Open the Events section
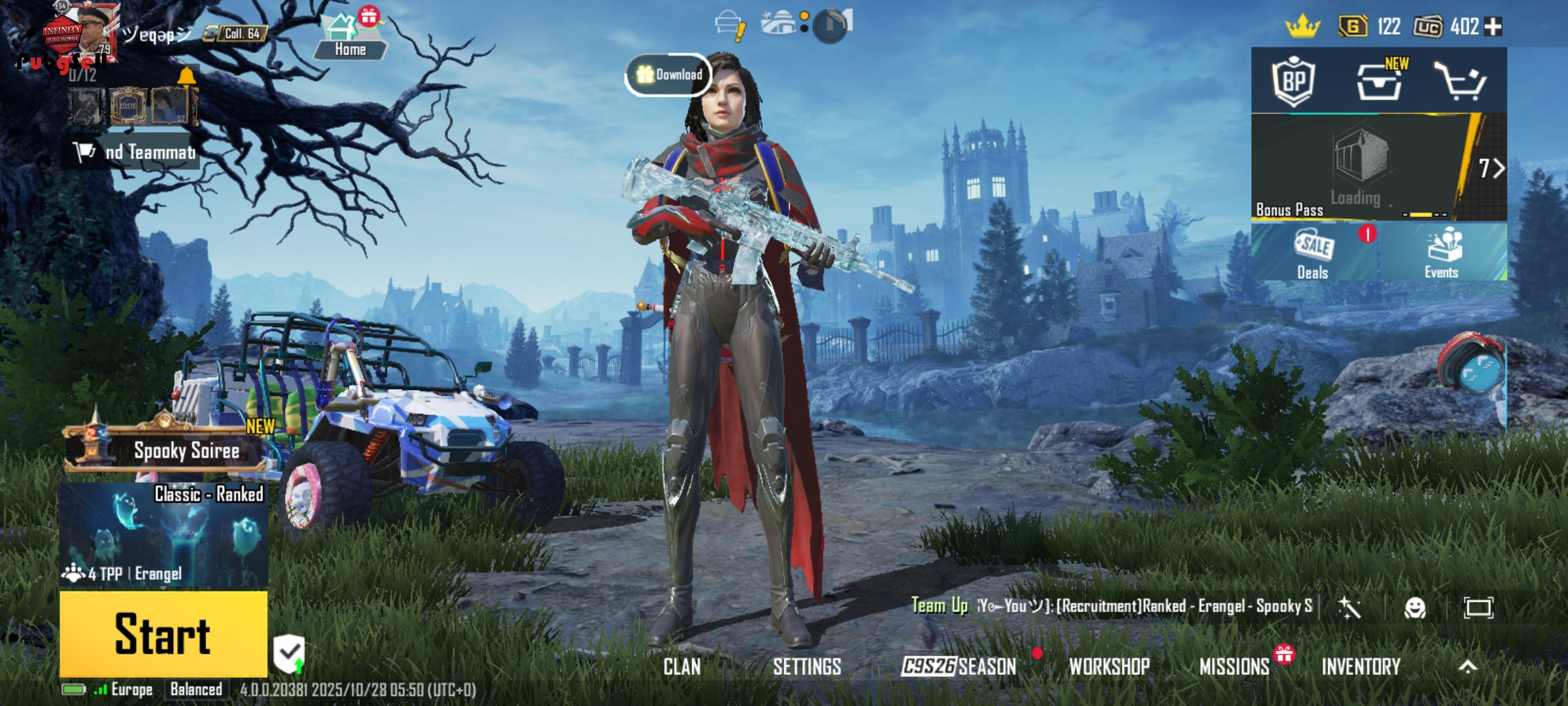The height and width of the screenshot is (706, 1568). (x=1443, y=254)
